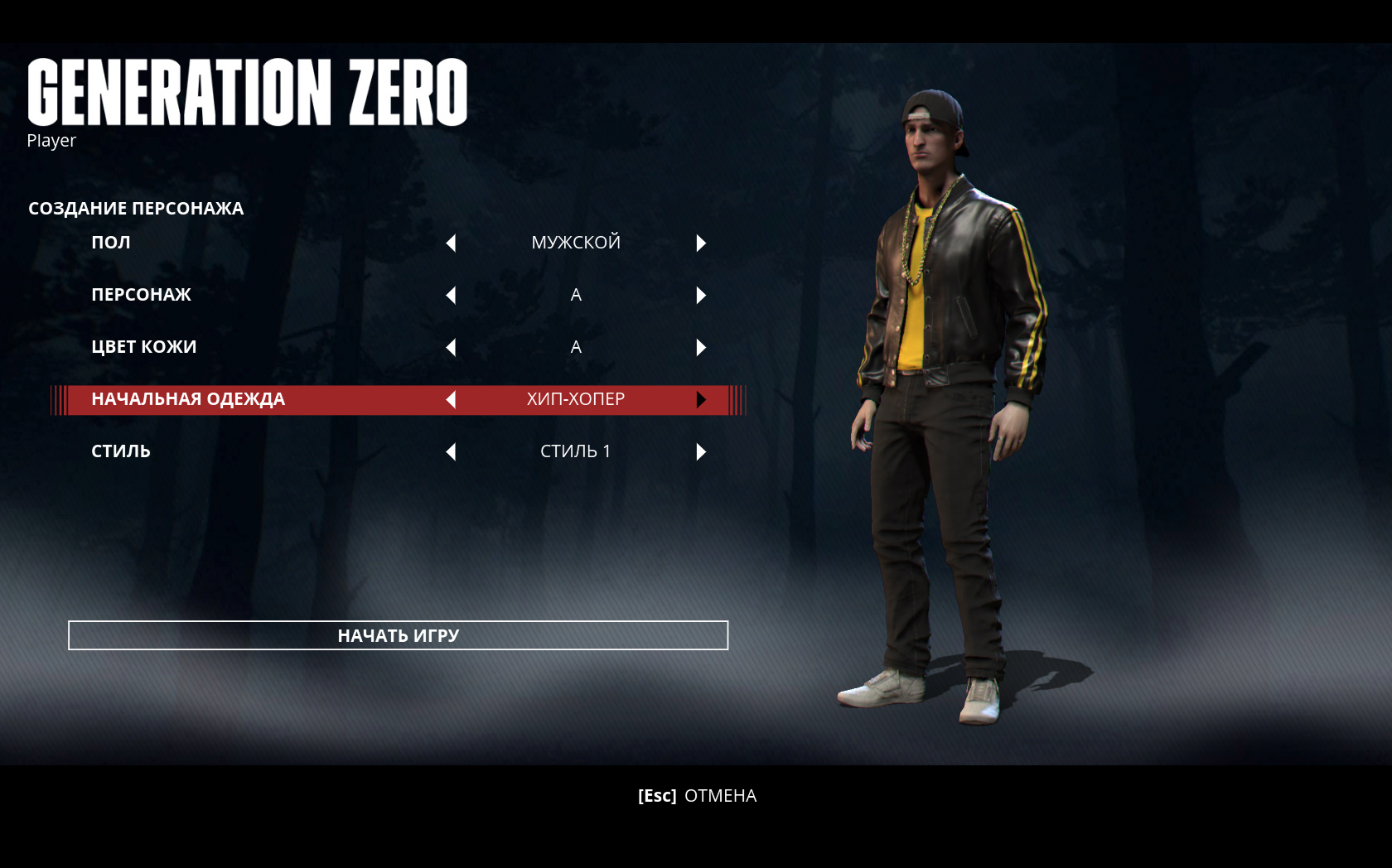Select previous НАЧАЛЬНАЯ ОДЕЖДА outfit
The width and height of the screenshot is (1392, 868).
(451, 399)
